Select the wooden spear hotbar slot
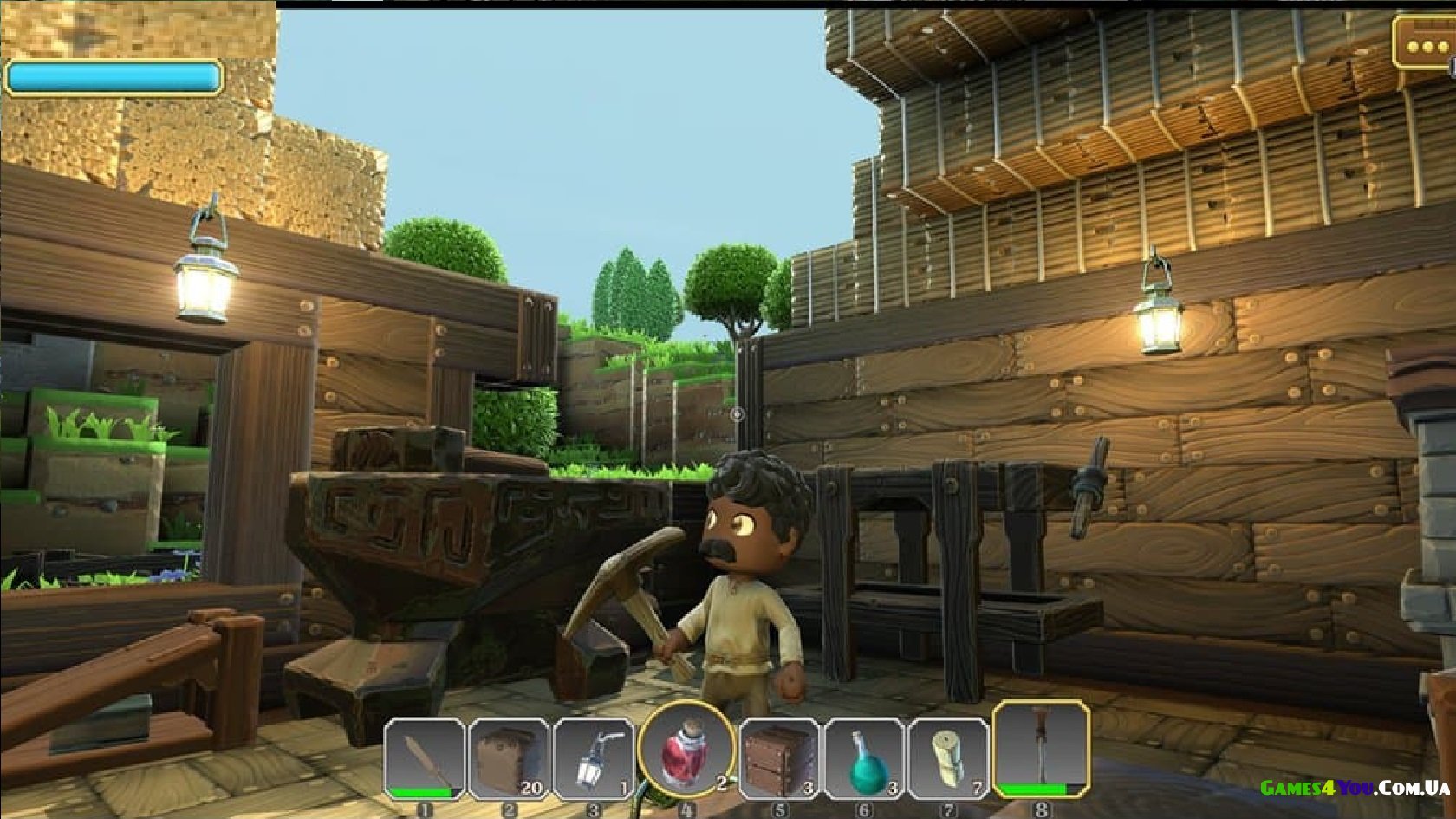1456x819 pixels. coord(424,759)
